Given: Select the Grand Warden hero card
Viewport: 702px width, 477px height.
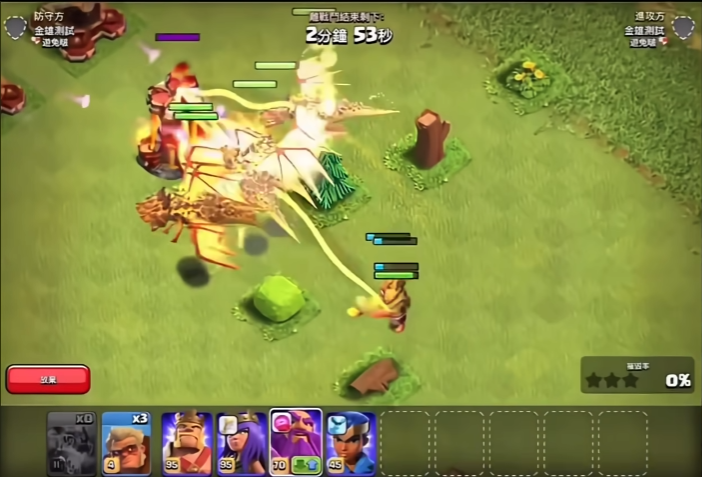Looking at the screenshot, I should point(296,441).
